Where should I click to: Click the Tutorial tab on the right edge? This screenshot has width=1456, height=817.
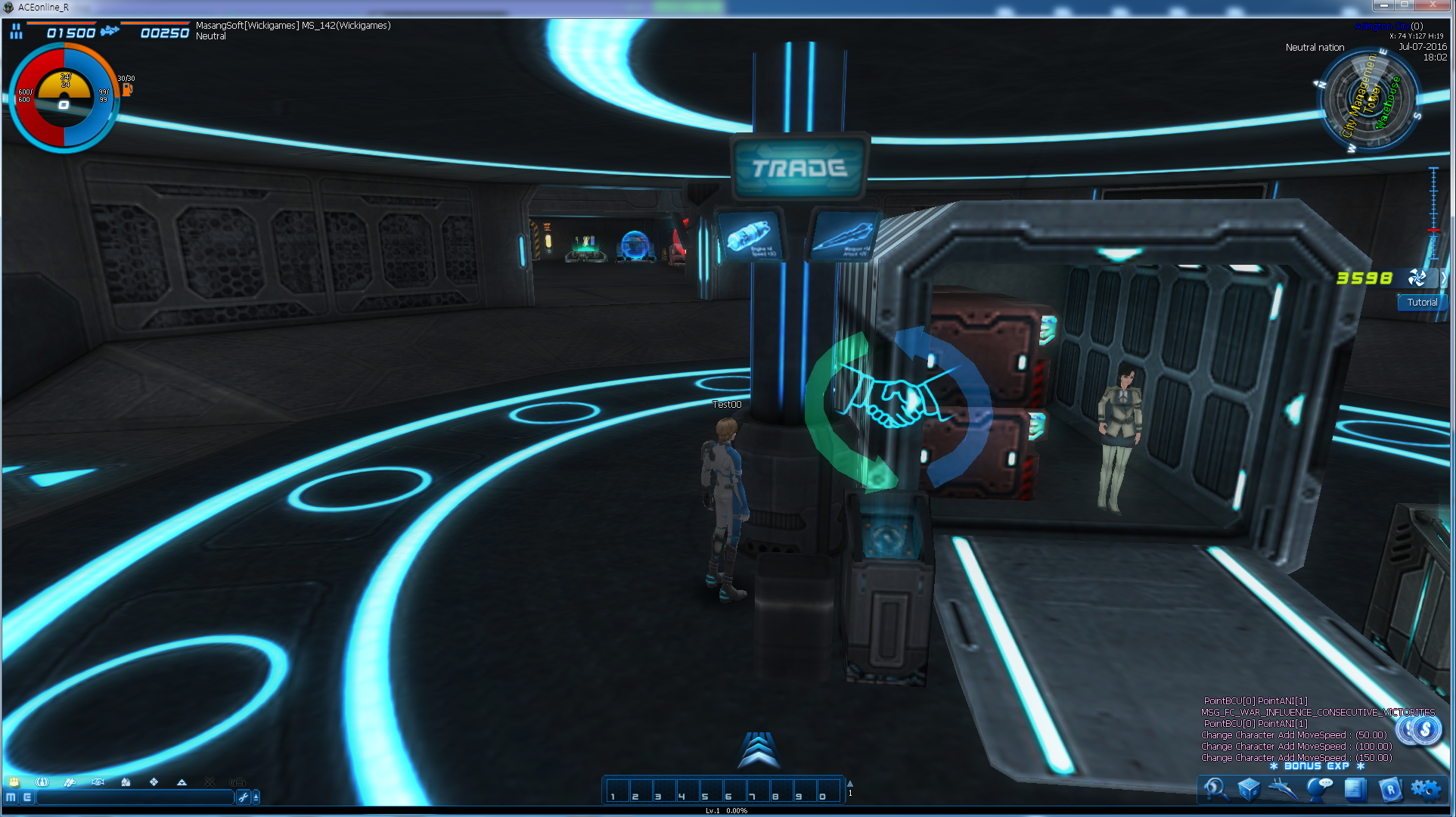click(1421, 302)
